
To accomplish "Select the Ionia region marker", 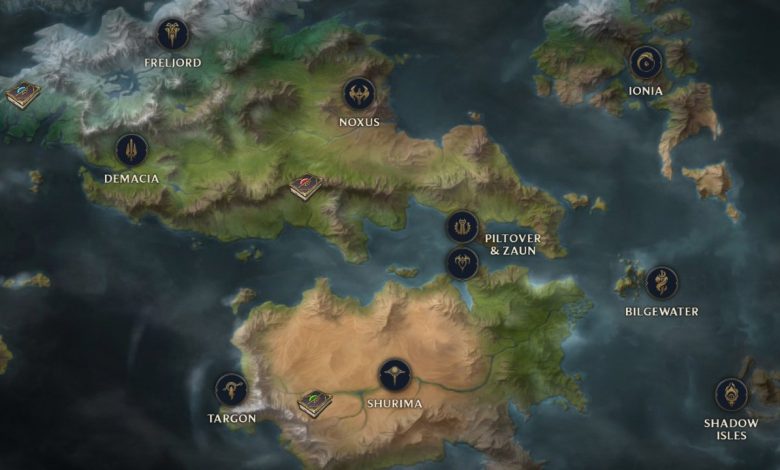I will pyautogui.click(x=645, y=63).
